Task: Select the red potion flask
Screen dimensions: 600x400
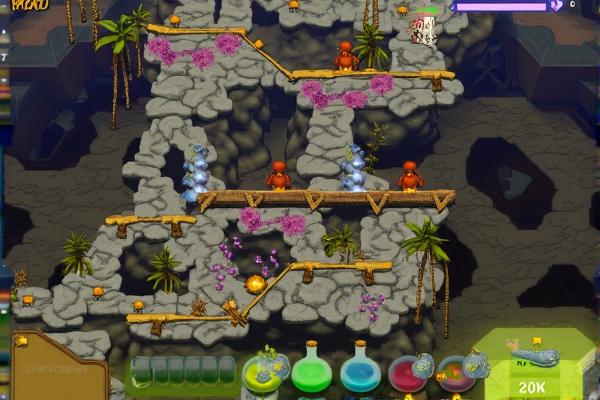Action: coord(408,372)
